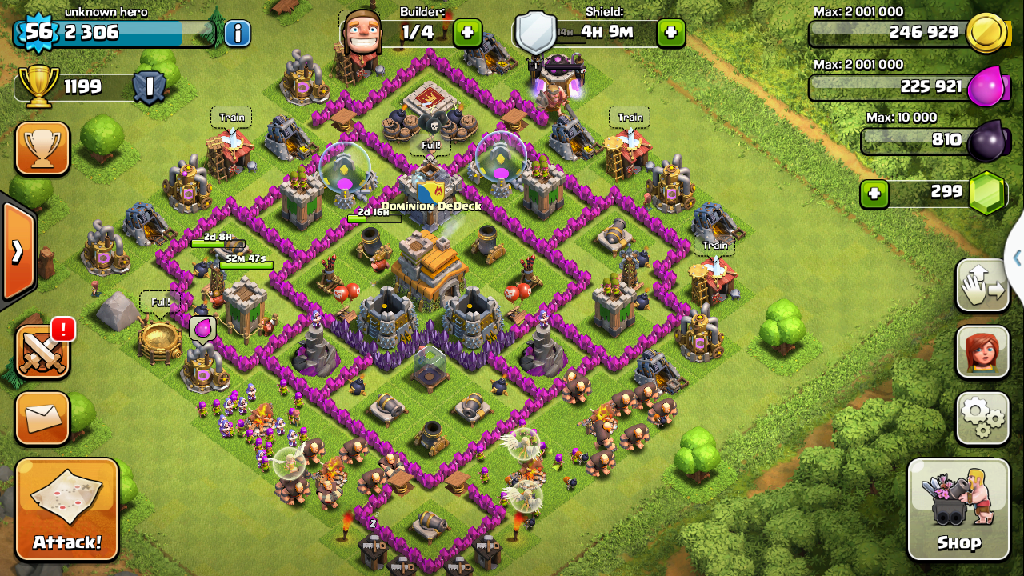Screen dimensions: 1024x576
Task: Add a builder with the green plus
Action: pyautogui.click(x=467, y=33)
